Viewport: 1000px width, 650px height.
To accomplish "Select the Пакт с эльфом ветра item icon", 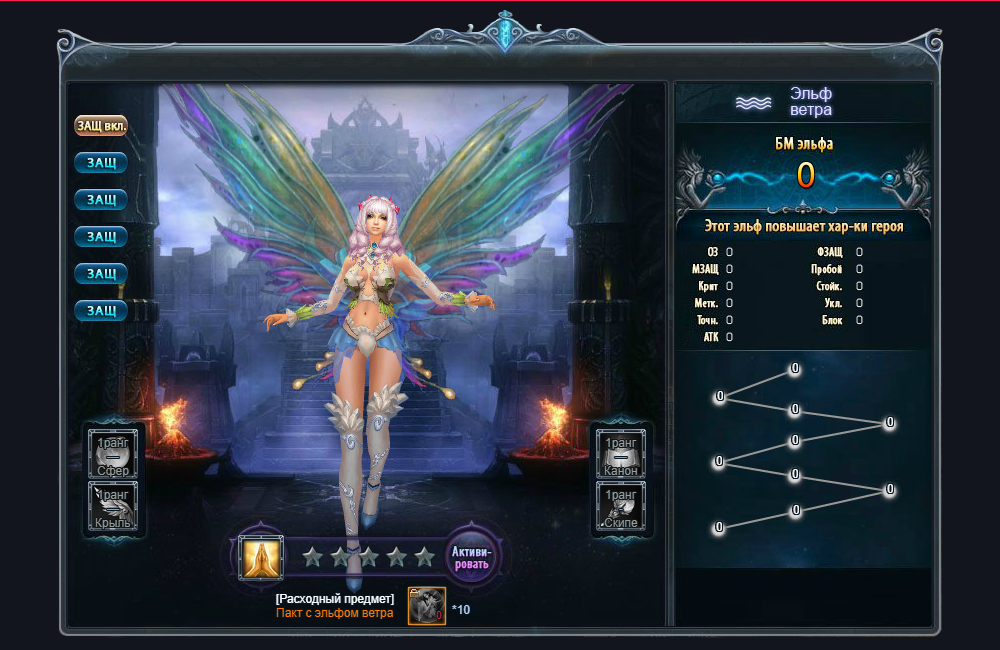I will tap(426, 606).
